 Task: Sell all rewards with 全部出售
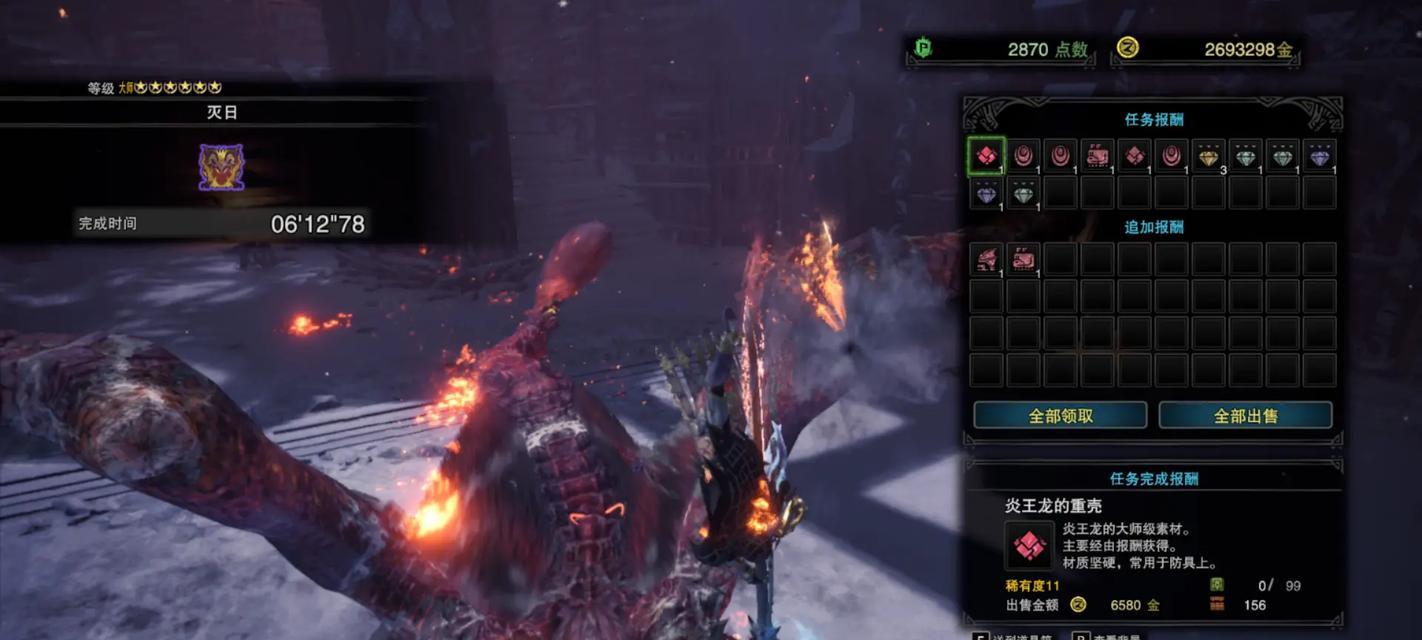pyautogui.click(x=1245, y=415)
